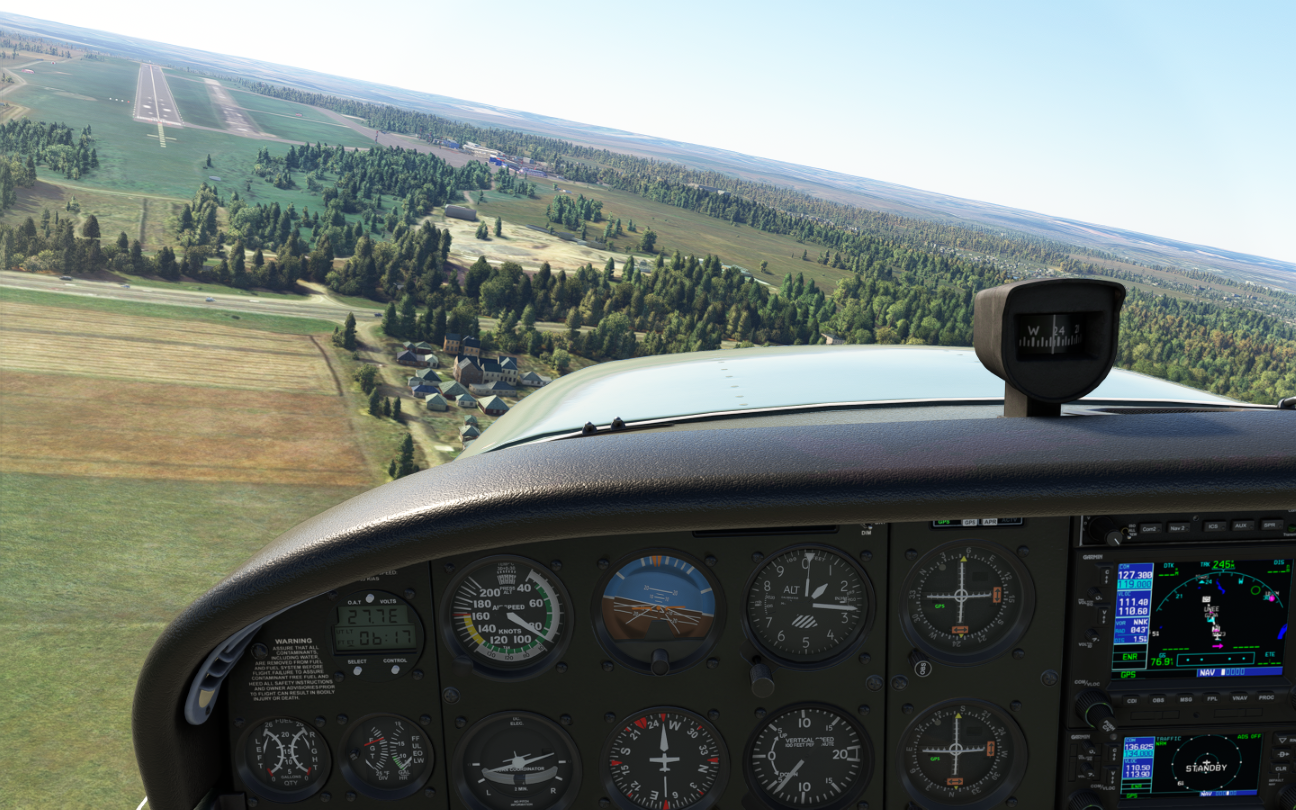Open procedures with the PROC button
Image resolution: width=1296 pixels, height=810 pixels.
[x=1267, y=697]
